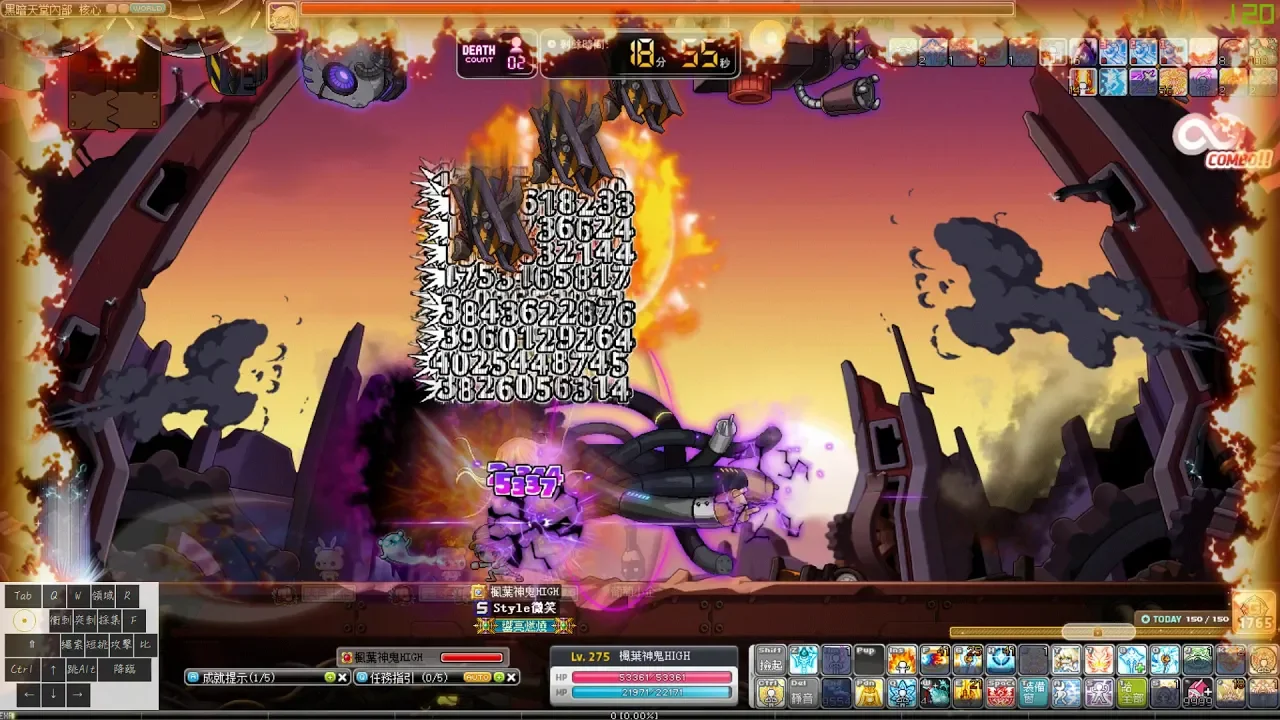
Task: Activate the golden shield Ctrl skill
Action: click(770, 692)
